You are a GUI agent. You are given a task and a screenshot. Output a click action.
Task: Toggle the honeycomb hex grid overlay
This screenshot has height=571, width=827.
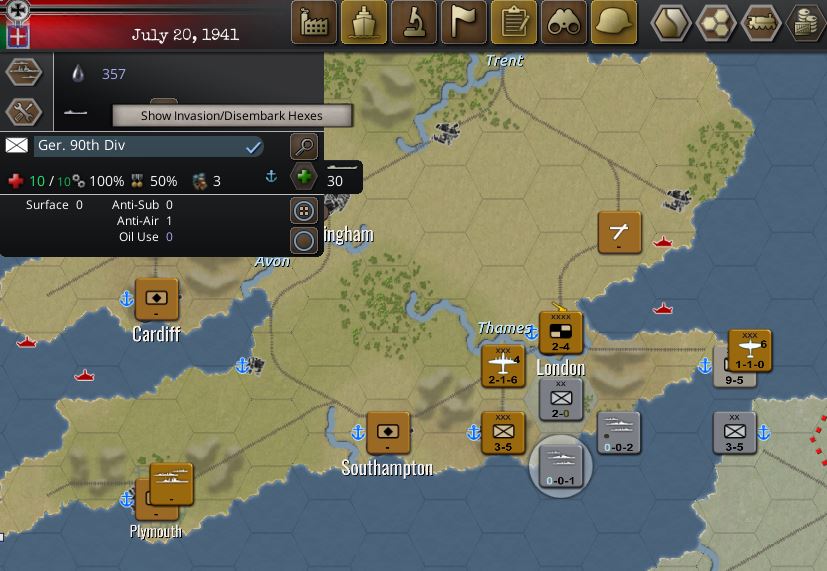(x=717, y=22)
